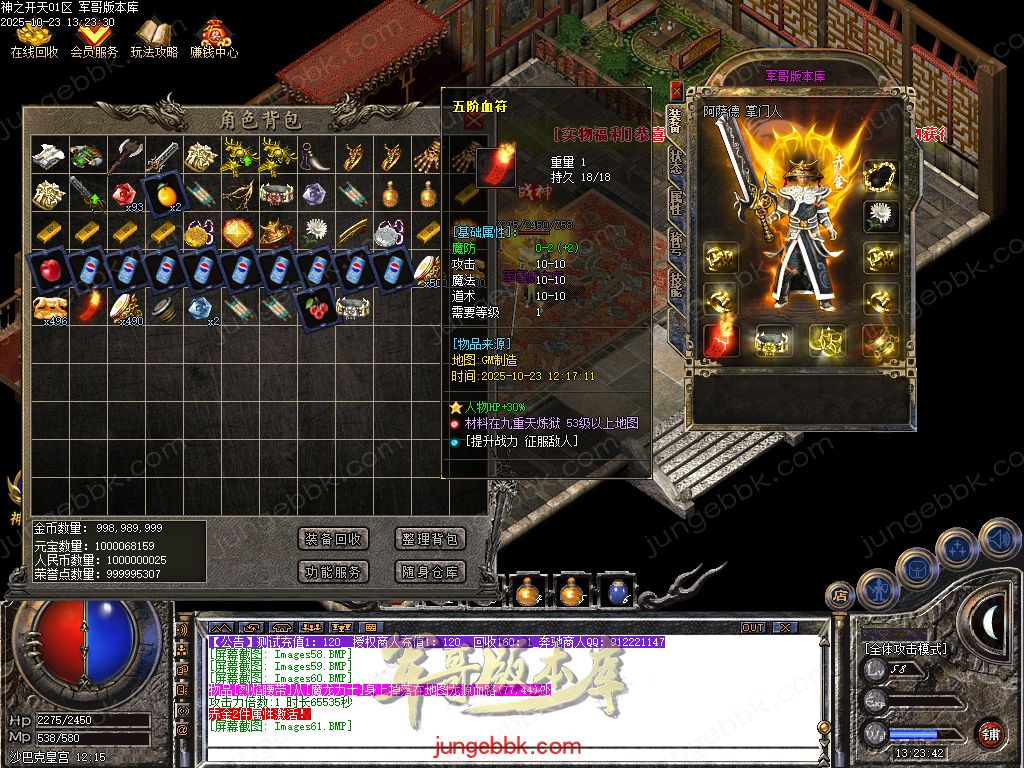
Task: Click the OUT button on chat bar
Action: 753,627
